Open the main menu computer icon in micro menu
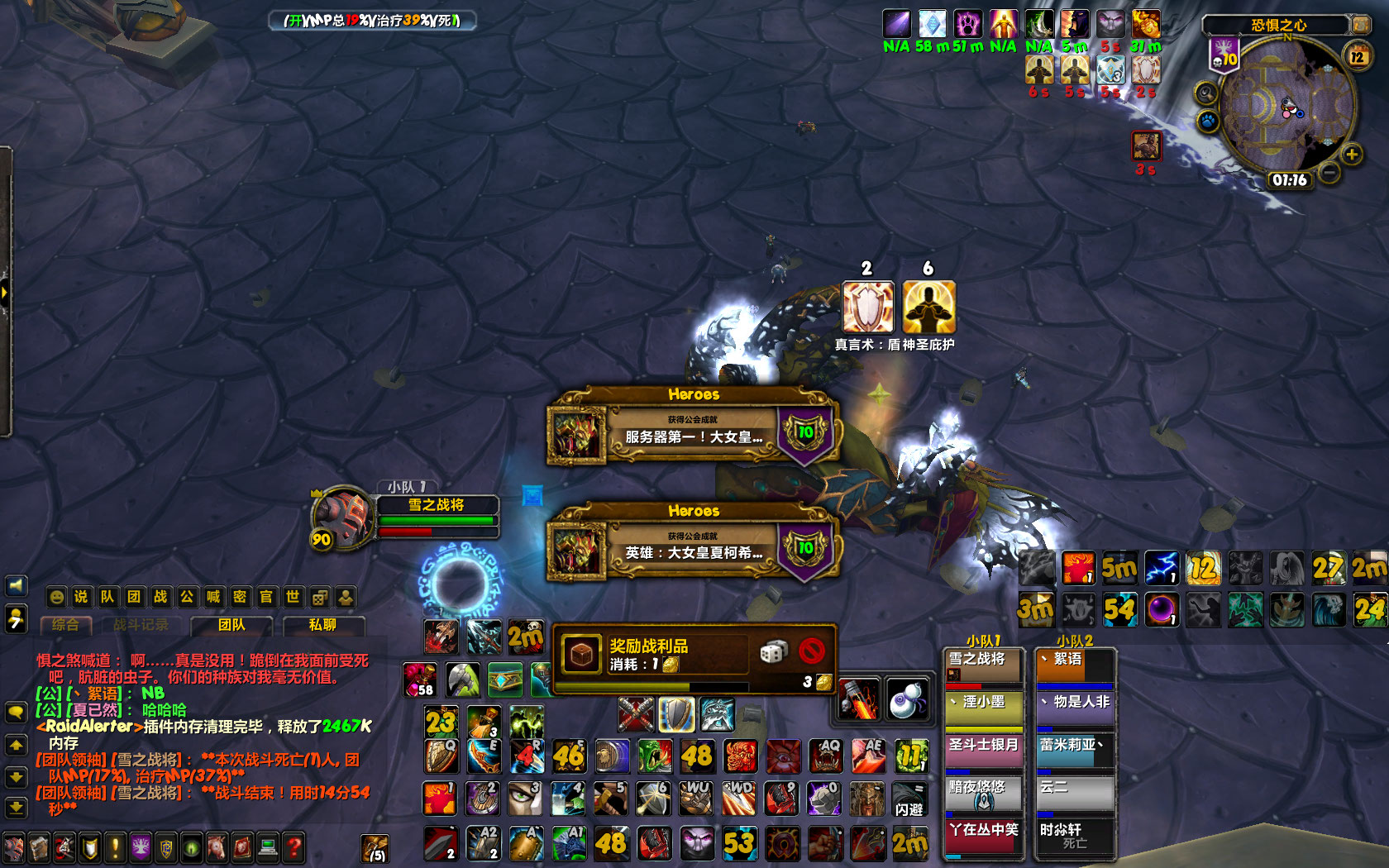 [x=268, y=846]
